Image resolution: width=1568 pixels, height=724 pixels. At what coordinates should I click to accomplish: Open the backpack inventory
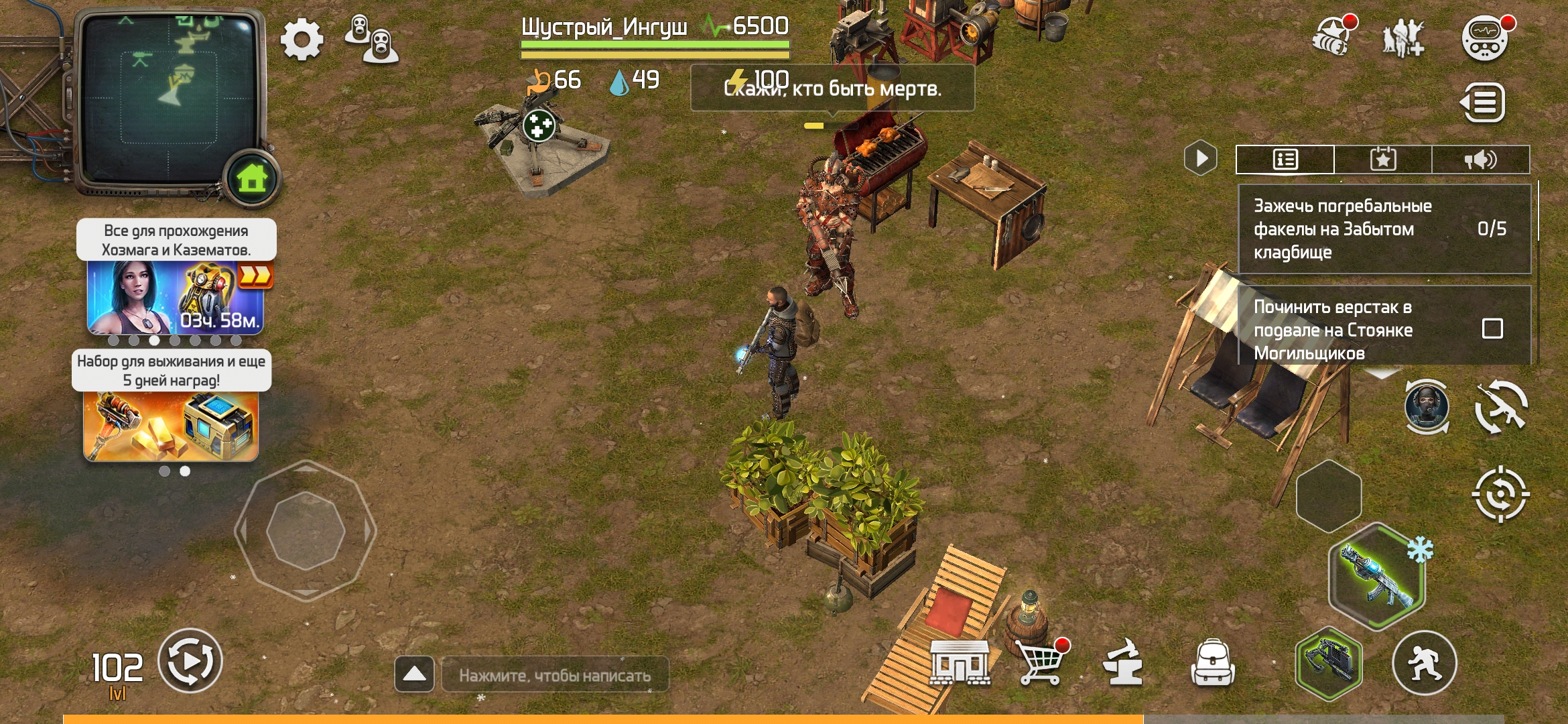pos(1213,662)
